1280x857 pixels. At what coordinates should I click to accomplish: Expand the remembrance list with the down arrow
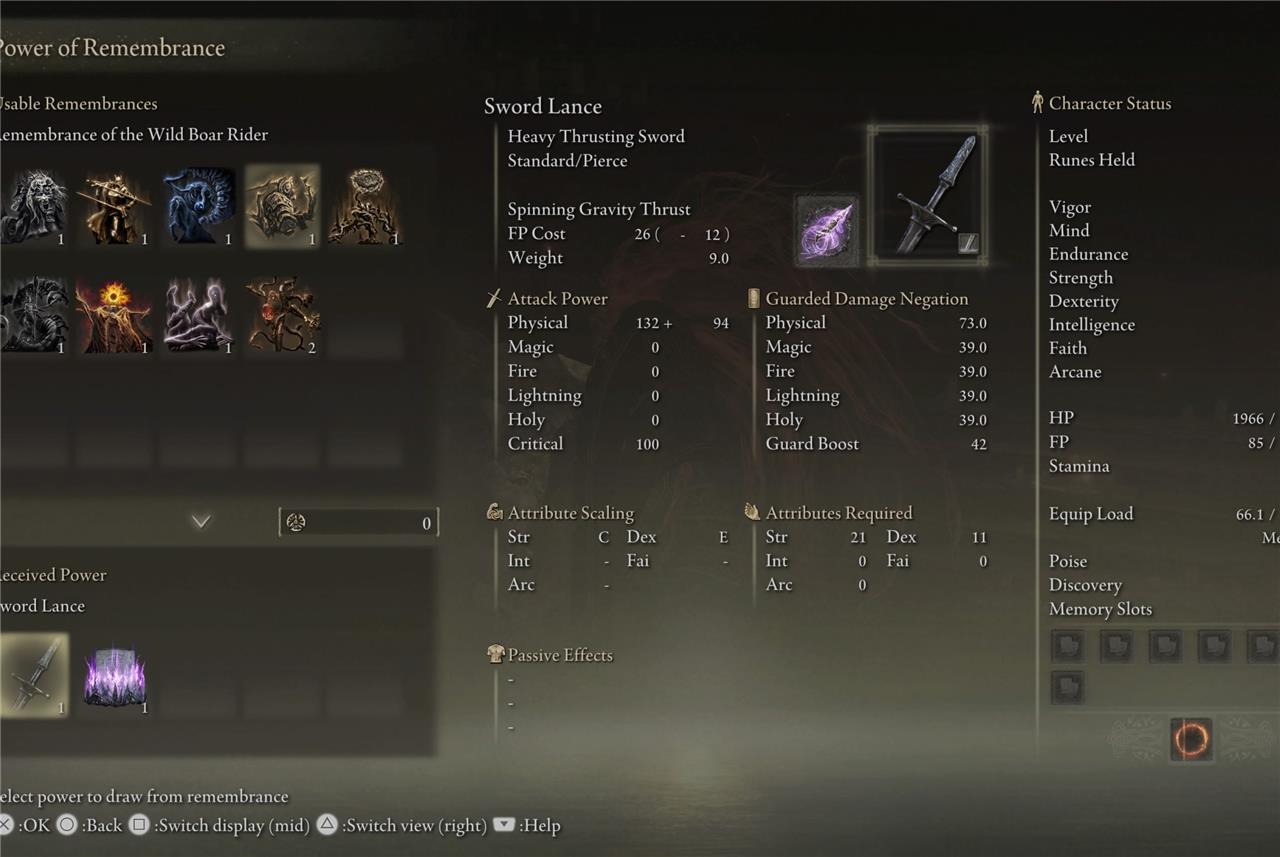click(x=201, y=521)
